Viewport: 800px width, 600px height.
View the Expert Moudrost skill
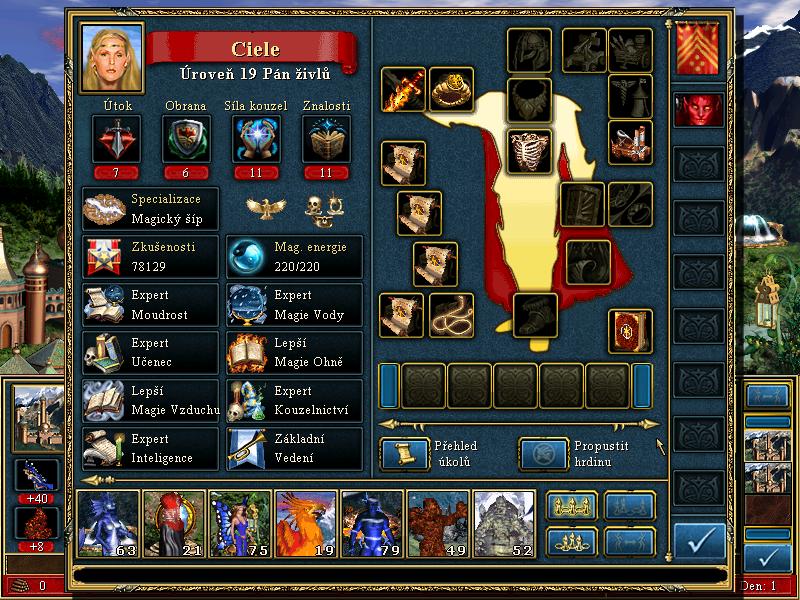coord(151,305)
